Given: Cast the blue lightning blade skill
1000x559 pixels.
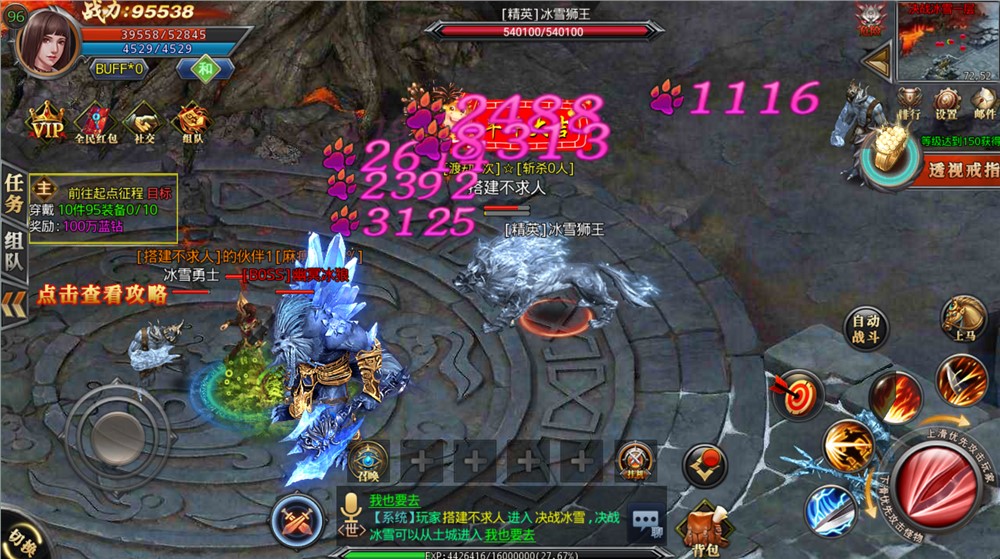Looking at the screenshot, I should tap(831, 509).
